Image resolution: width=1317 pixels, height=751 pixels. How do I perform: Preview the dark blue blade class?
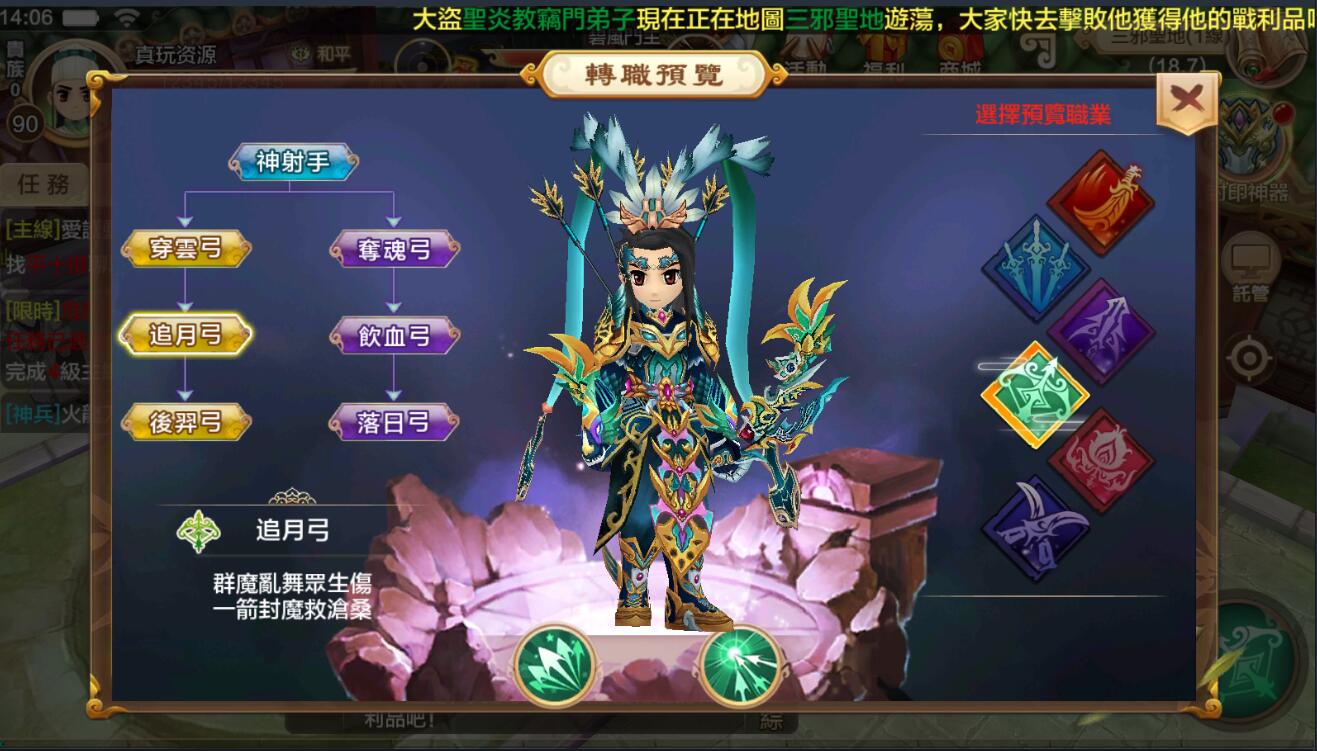[x=1035, y=527]
